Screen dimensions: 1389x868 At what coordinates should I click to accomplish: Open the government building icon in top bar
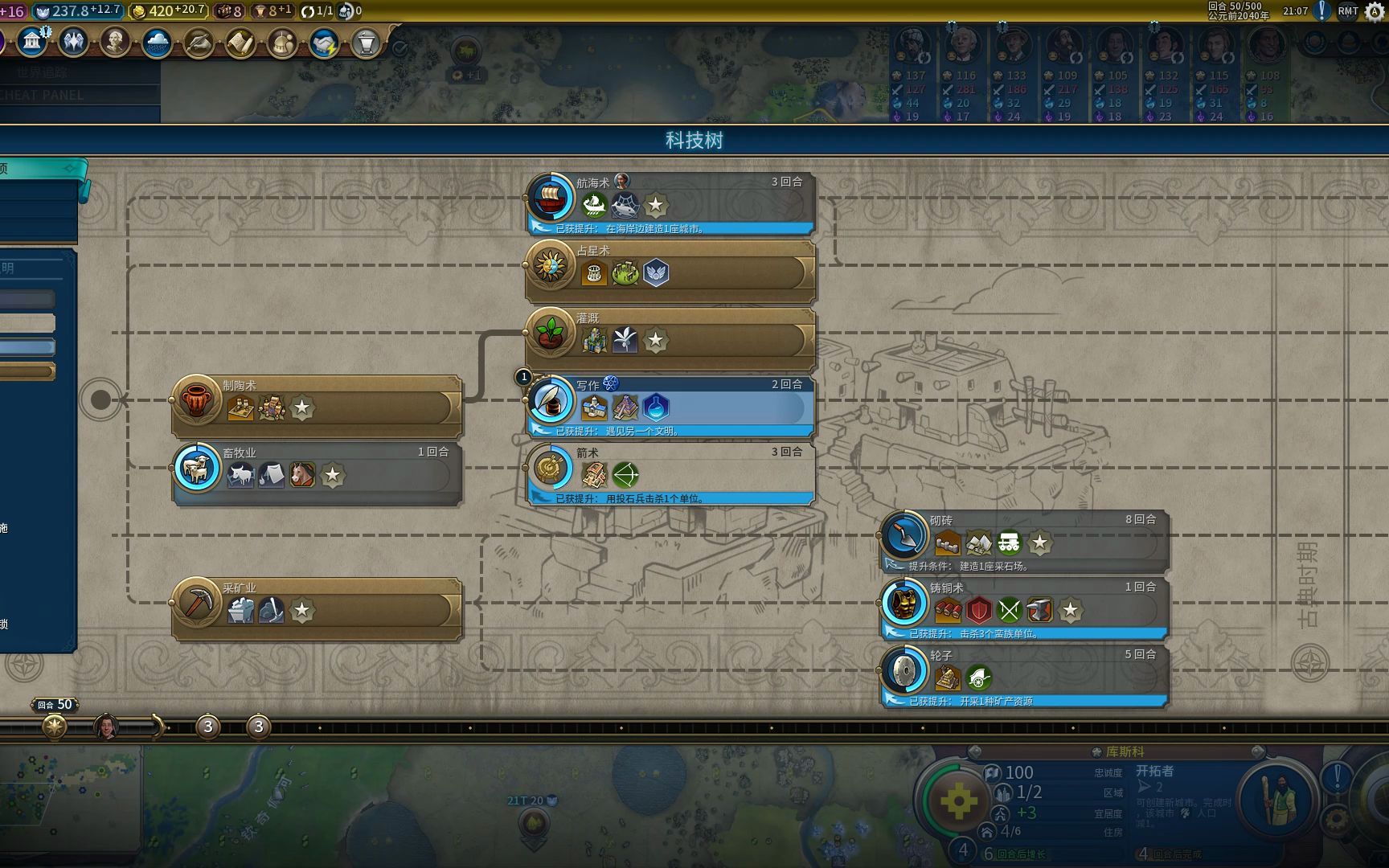(x=32, y=42)
